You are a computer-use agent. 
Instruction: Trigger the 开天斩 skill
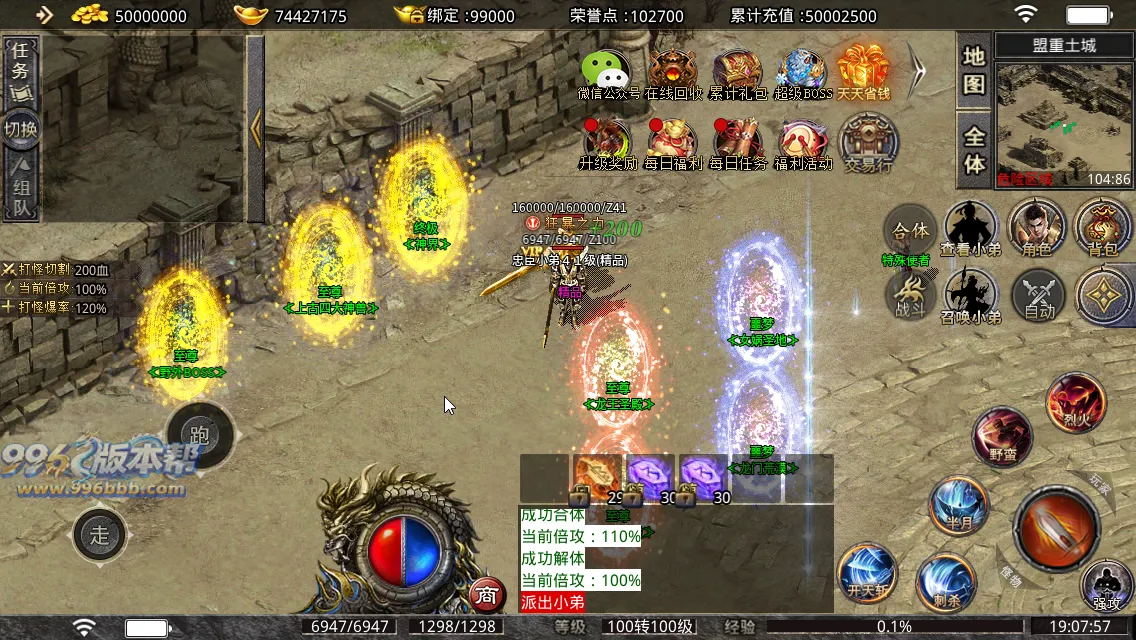click(x=866, y=572)
